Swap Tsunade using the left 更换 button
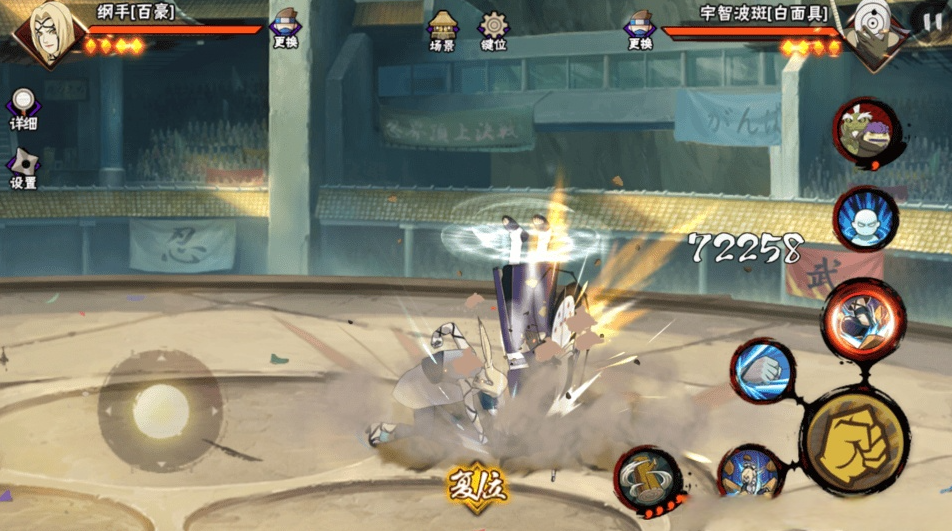The image size is (952, 531). tap(285, 30)
